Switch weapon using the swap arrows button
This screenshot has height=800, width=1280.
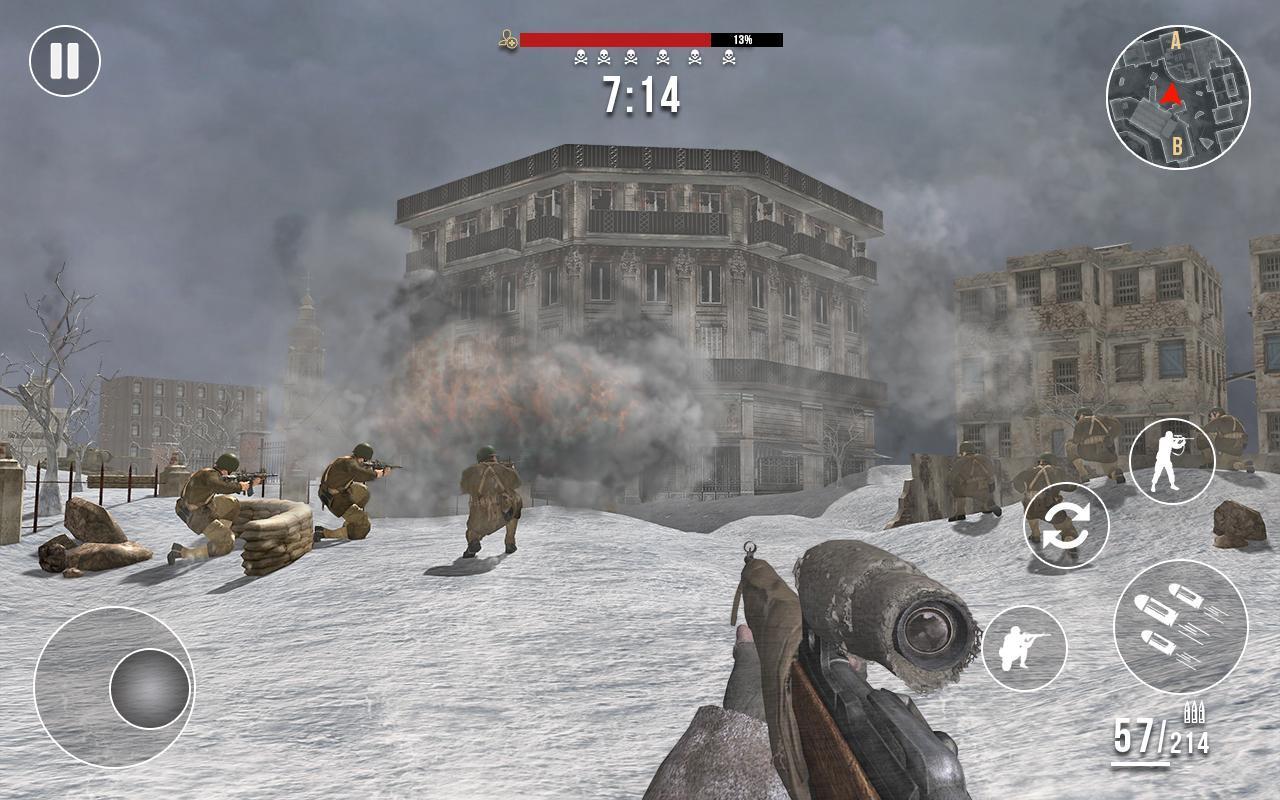point(1066,525)
